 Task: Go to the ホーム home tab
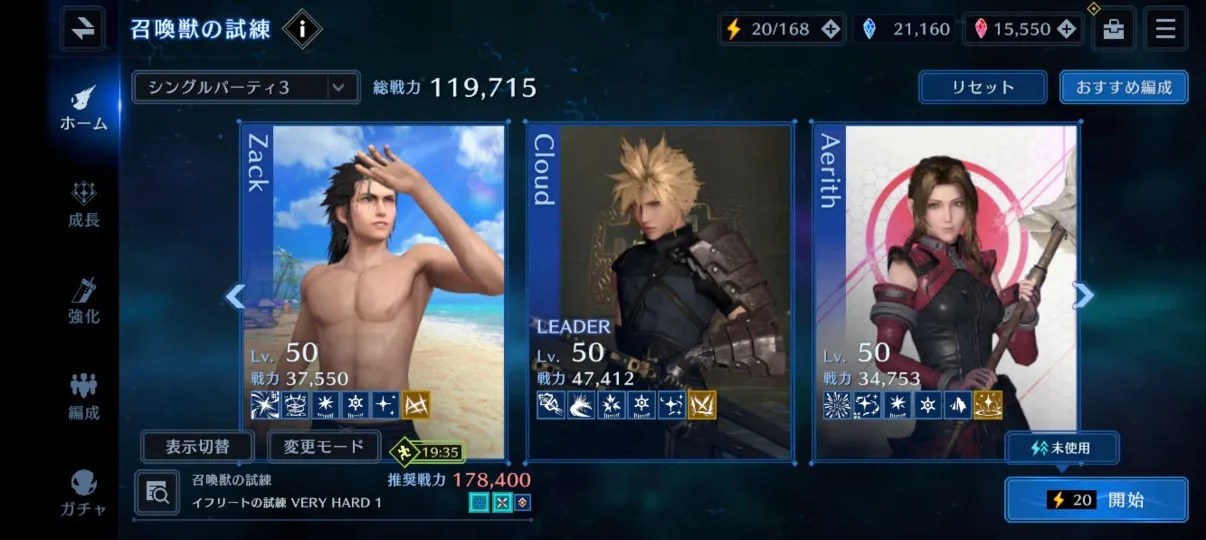click(x=84, y=106)
